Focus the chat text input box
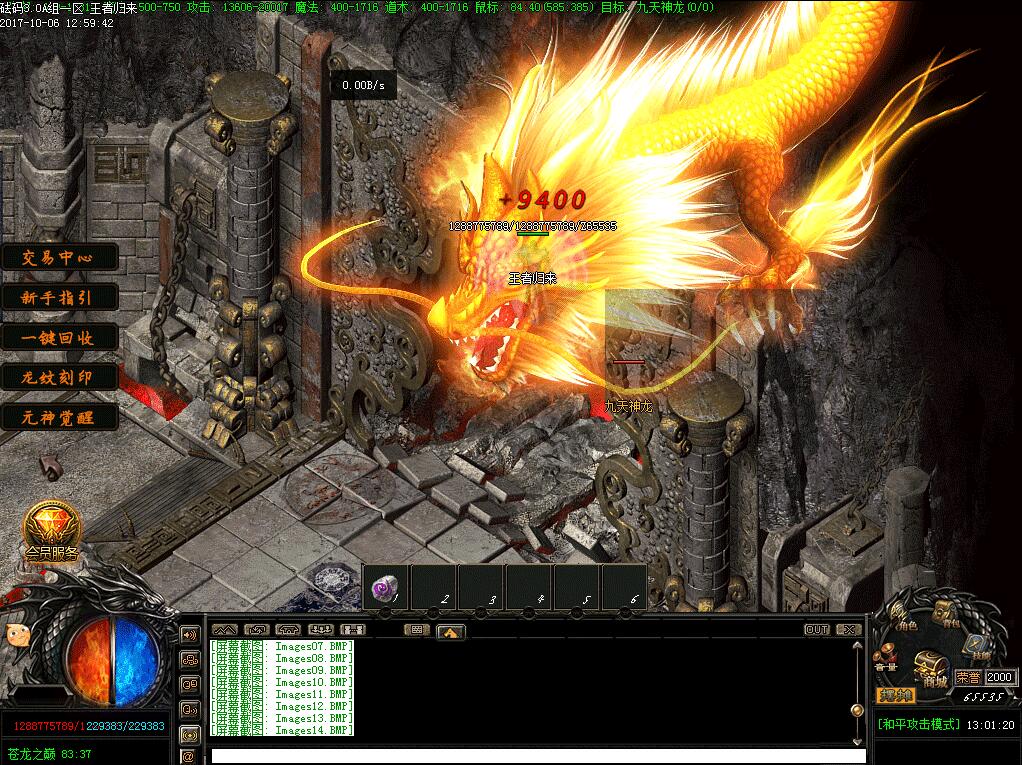 tap(530, 755)
